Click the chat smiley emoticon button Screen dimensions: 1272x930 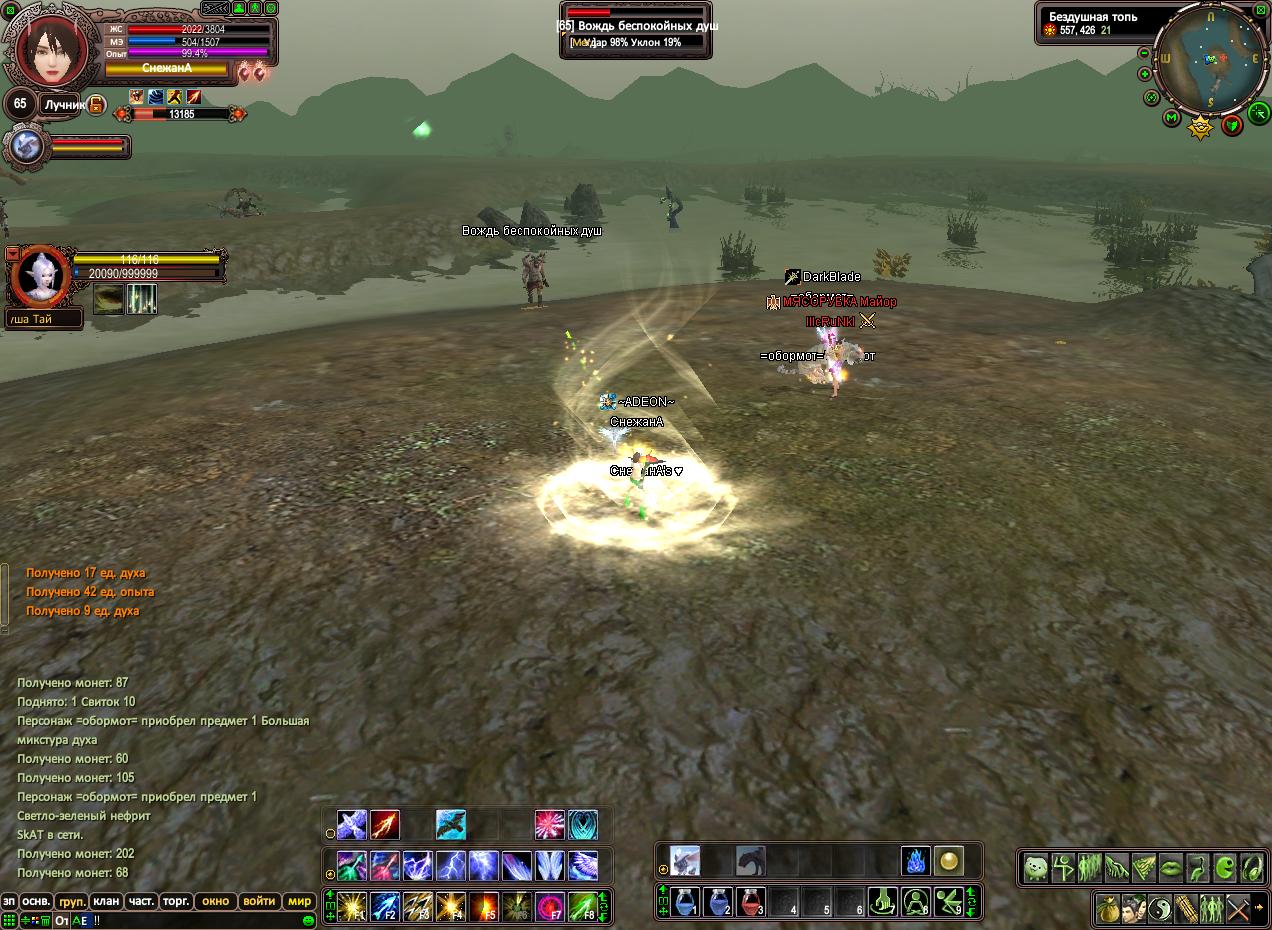click(x=309, y=919)
